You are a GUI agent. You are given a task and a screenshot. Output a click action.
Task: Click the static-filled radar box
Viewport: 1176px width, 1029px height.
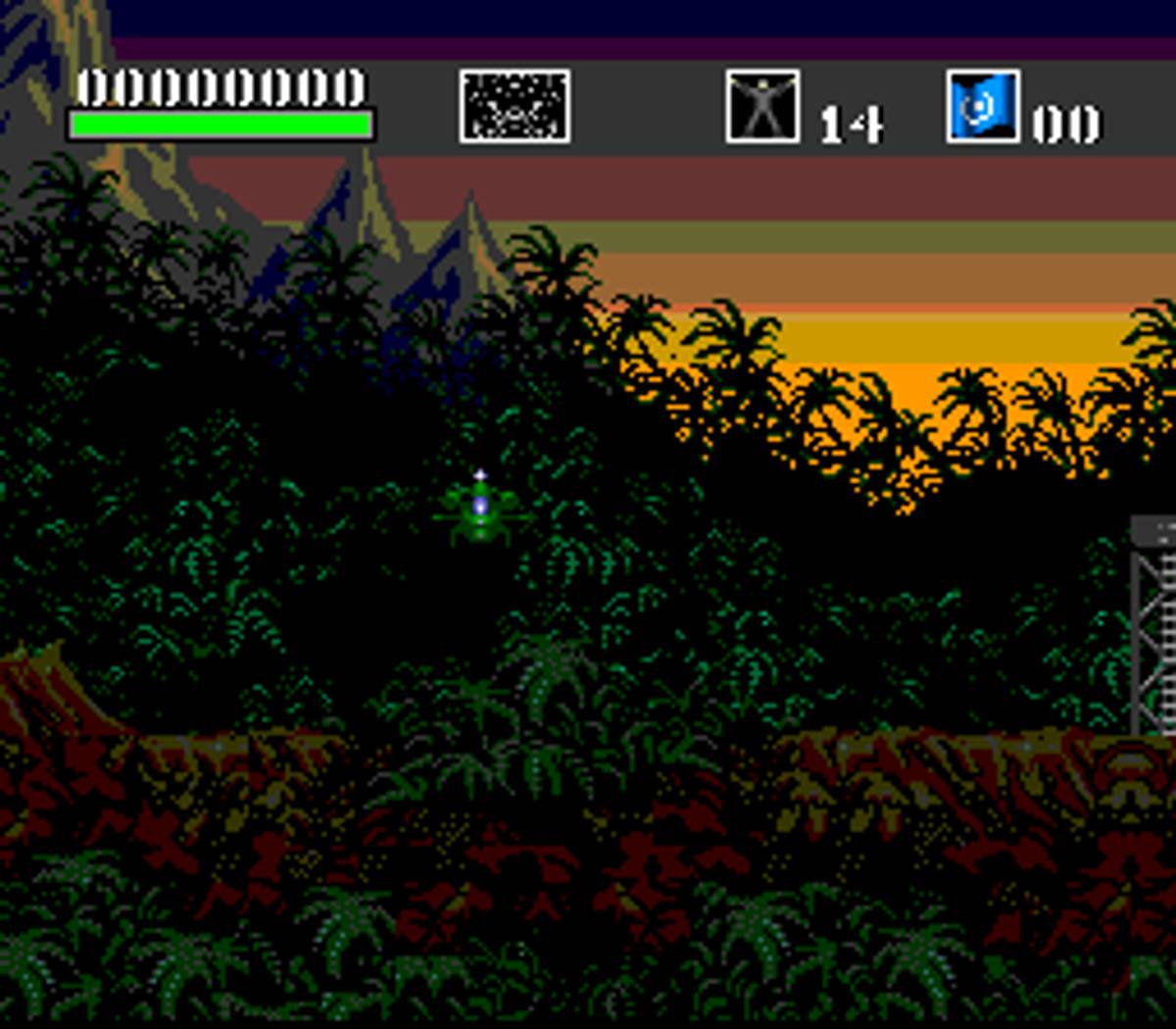514,106
